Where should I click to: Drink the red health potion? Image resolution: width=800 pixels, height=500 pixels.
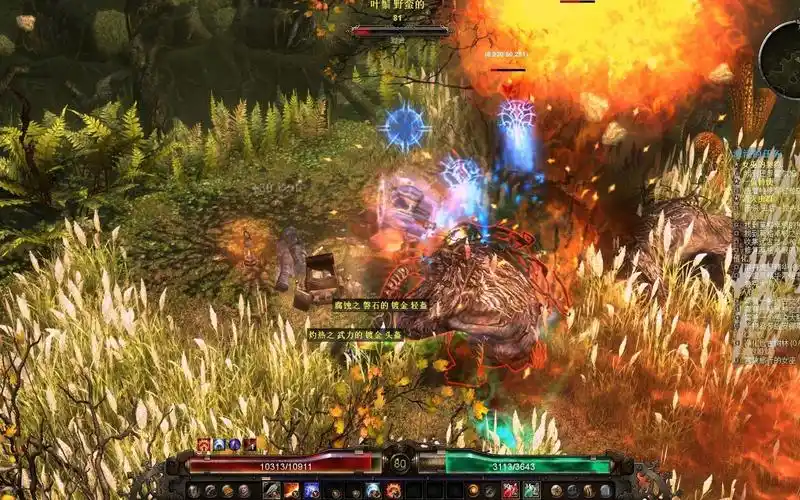click(x=511, y=490)
